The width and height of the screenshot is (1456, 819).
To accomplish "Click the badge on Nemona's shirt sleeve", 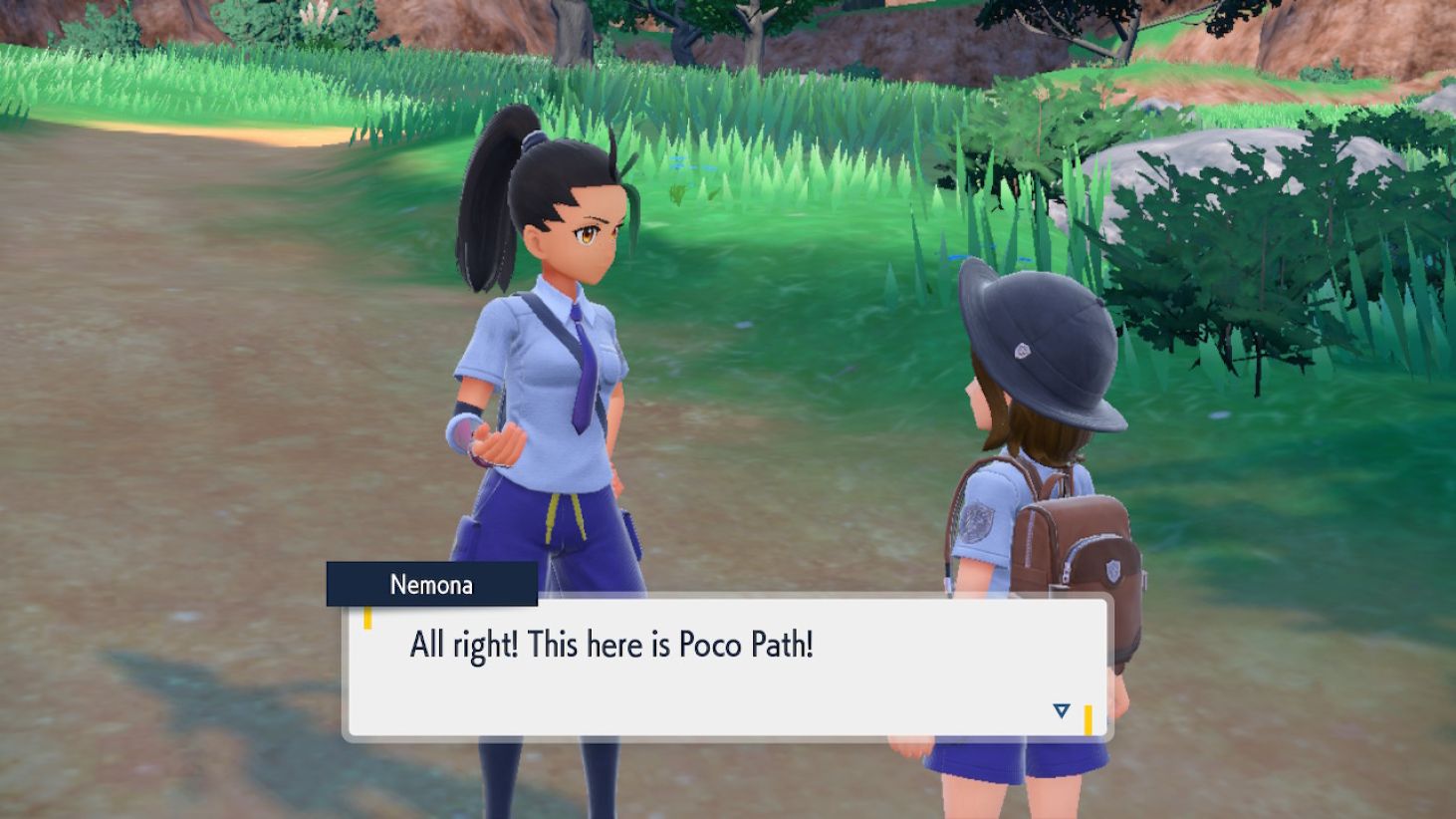I will click(x=979, y=521).
